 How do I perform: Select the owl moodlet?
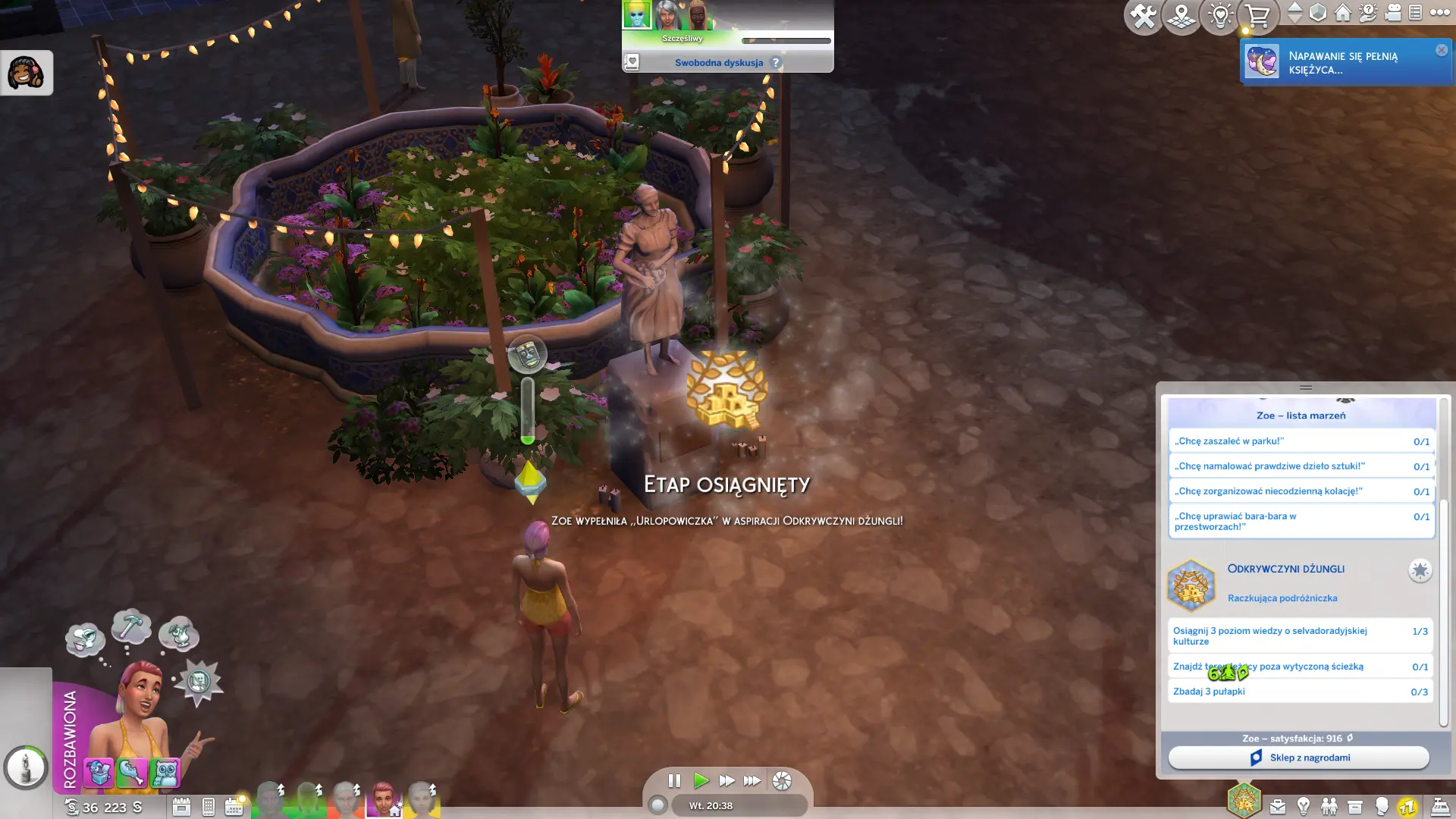click(x=165, y=773)
